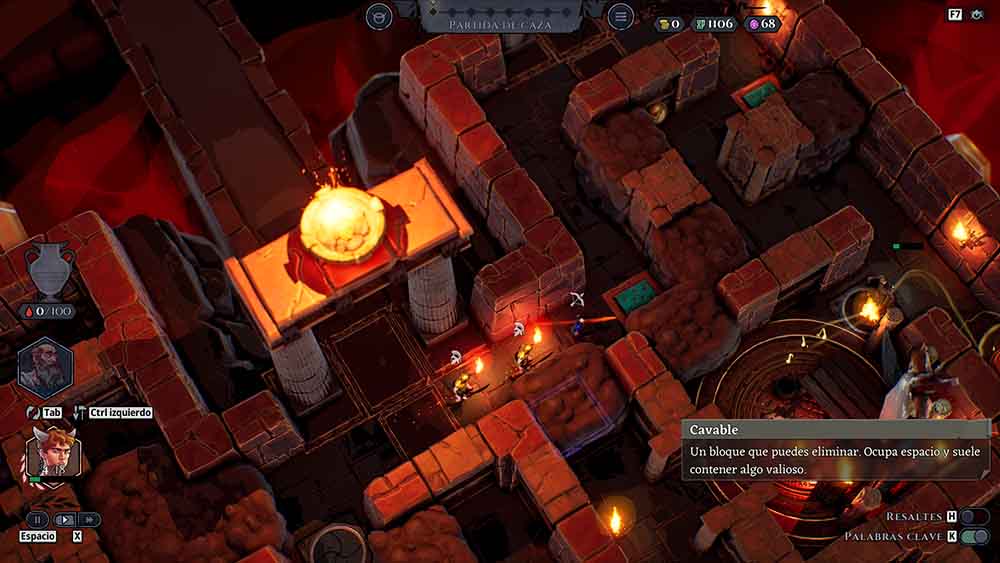Set game speed to normal play
This screenshot has height=563, width=1000.
(x=64, y=520)
